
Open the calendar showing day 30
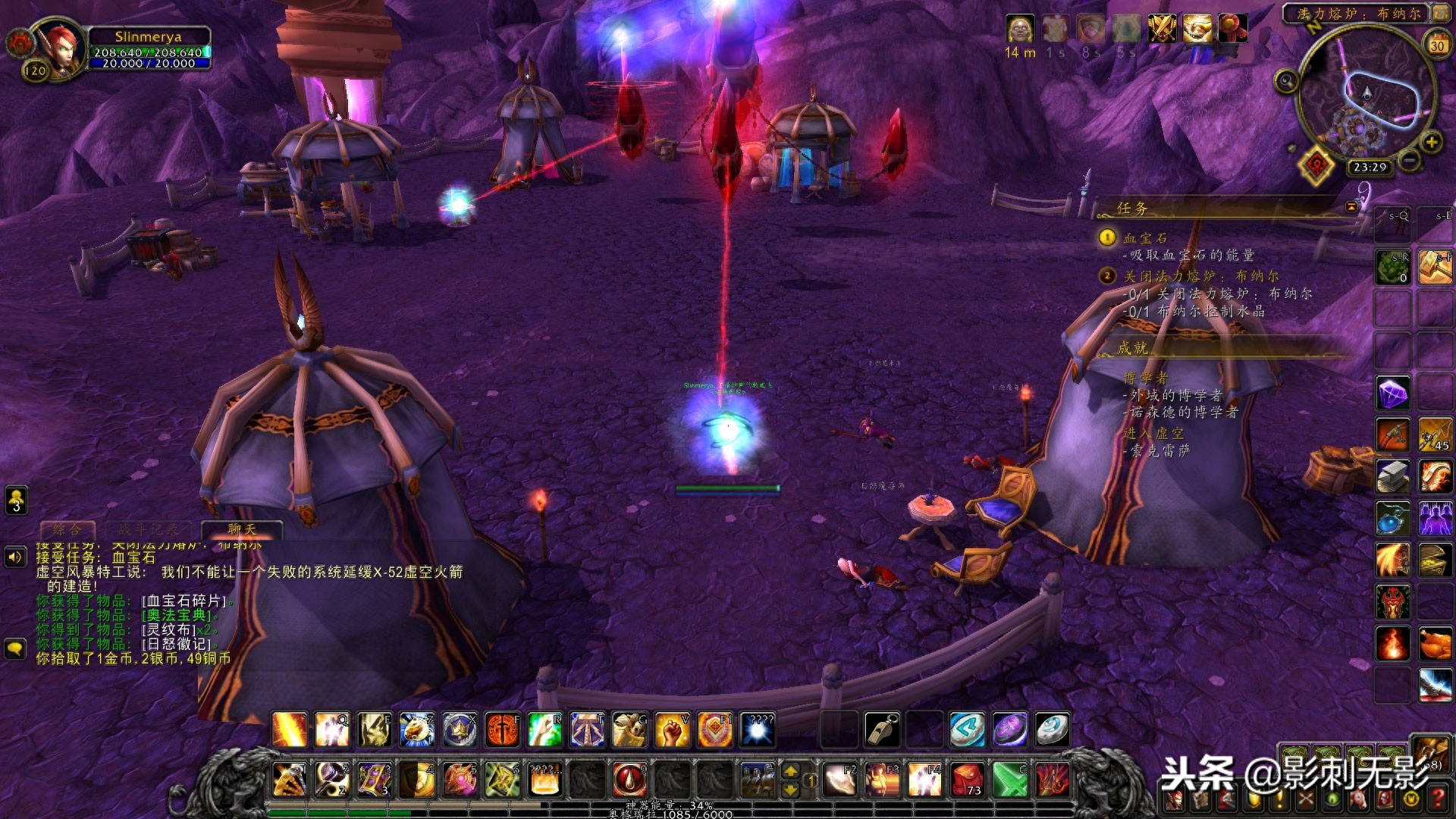(1437, 45)
